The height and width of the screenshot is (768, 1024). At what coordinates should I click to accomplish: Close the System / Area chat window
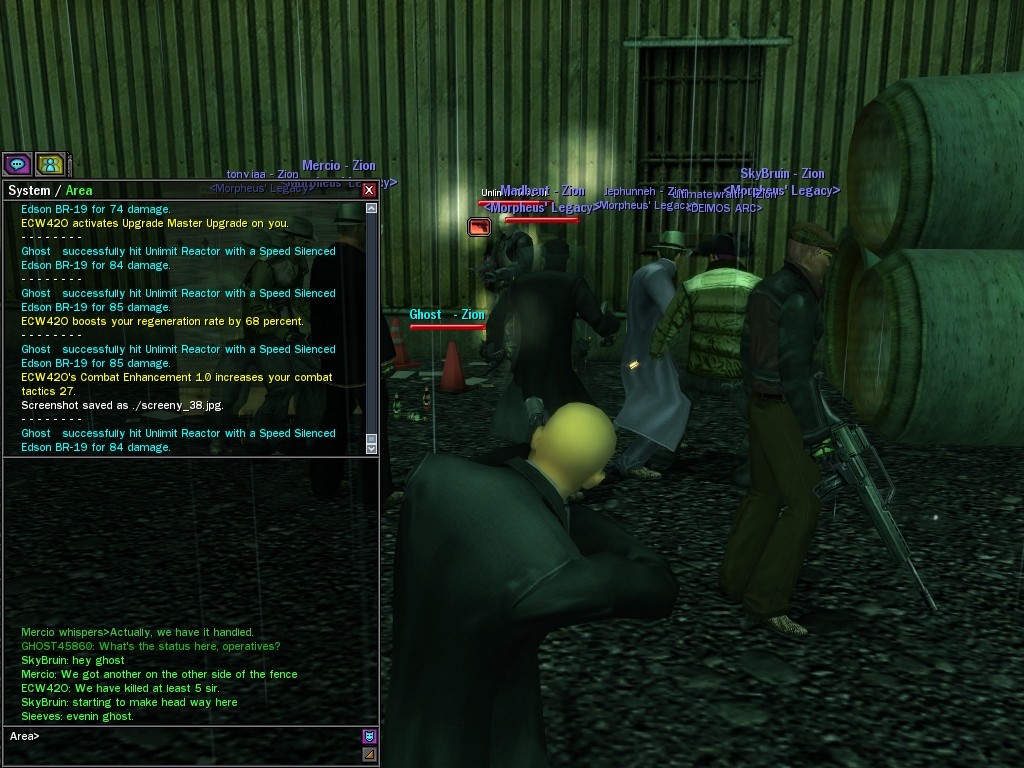point(369,190)
